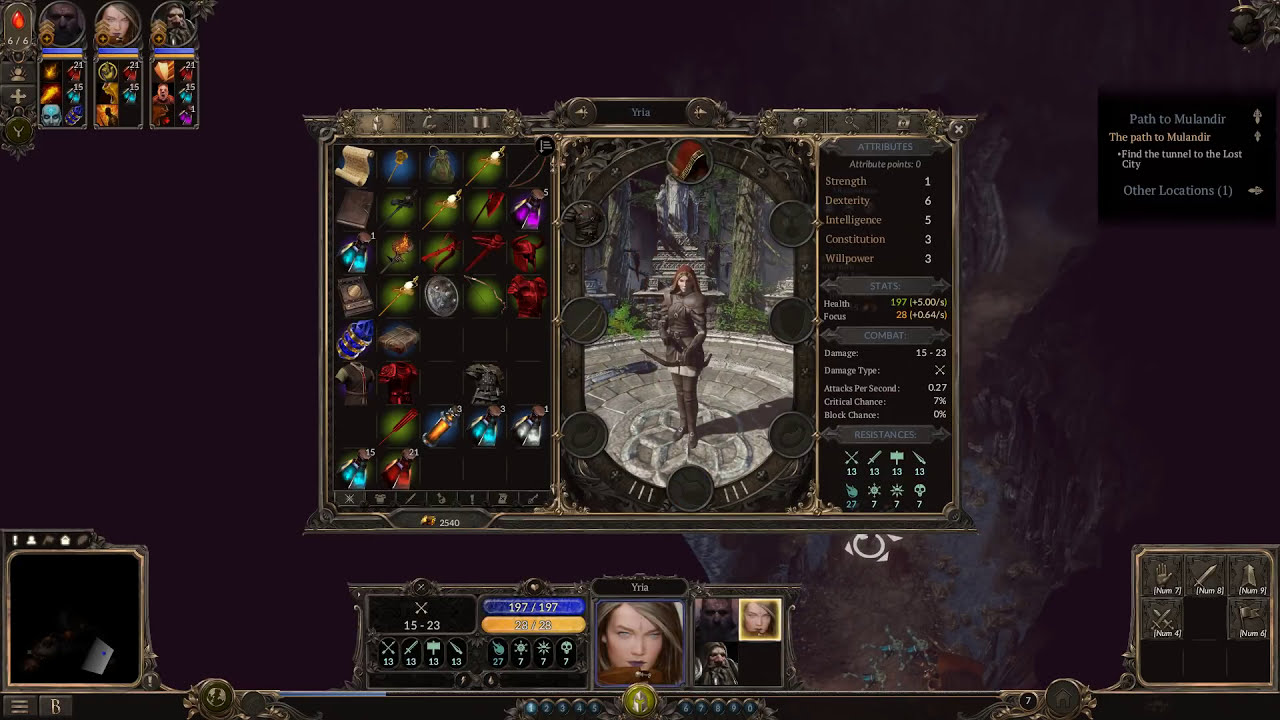Open the hamburger menu button
The image size is (1280, 720).
18,706
